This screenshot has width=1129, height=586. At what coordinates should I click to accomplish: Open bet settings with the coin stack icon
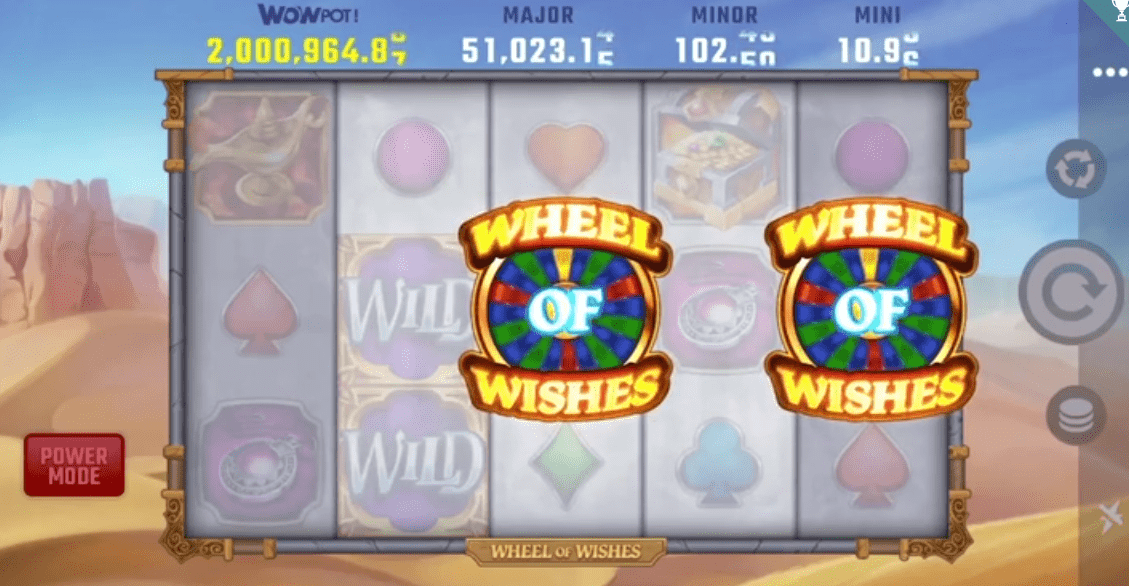[1075, 415]
